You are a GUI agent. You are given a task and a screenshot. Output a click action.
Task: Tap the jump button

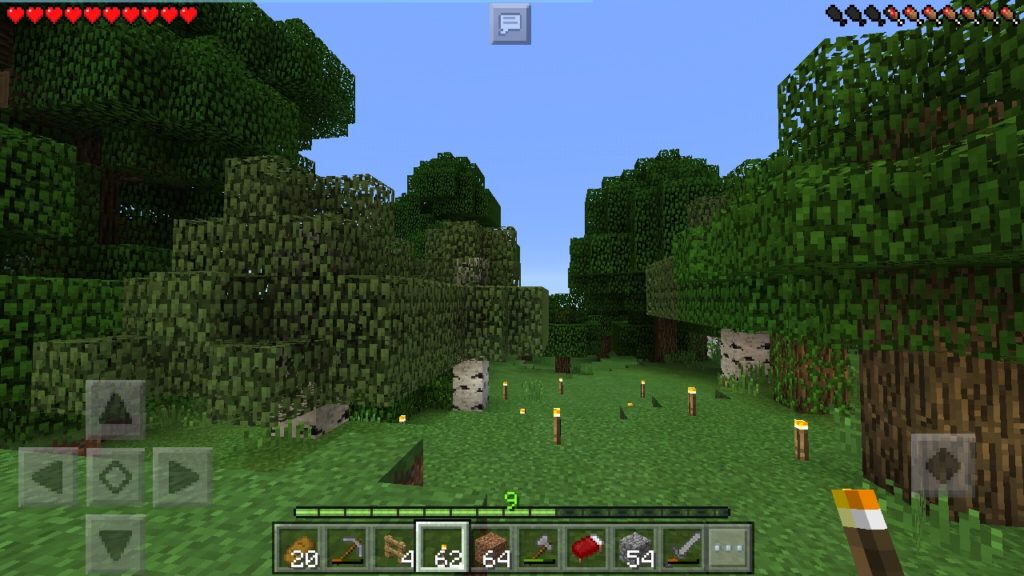point(943,466)
